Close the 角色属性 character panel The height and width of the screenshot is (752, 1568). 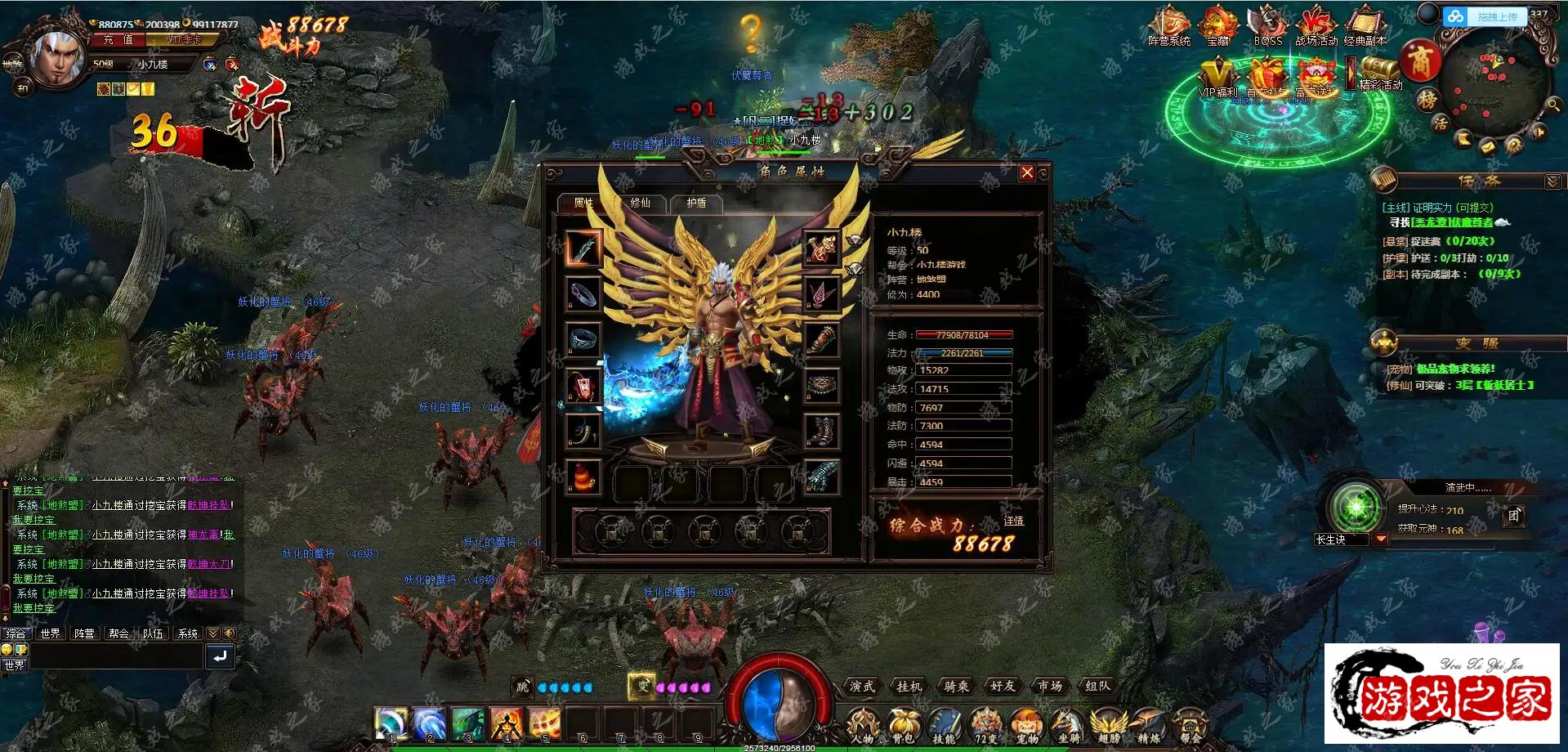[x=1027, y=172]
